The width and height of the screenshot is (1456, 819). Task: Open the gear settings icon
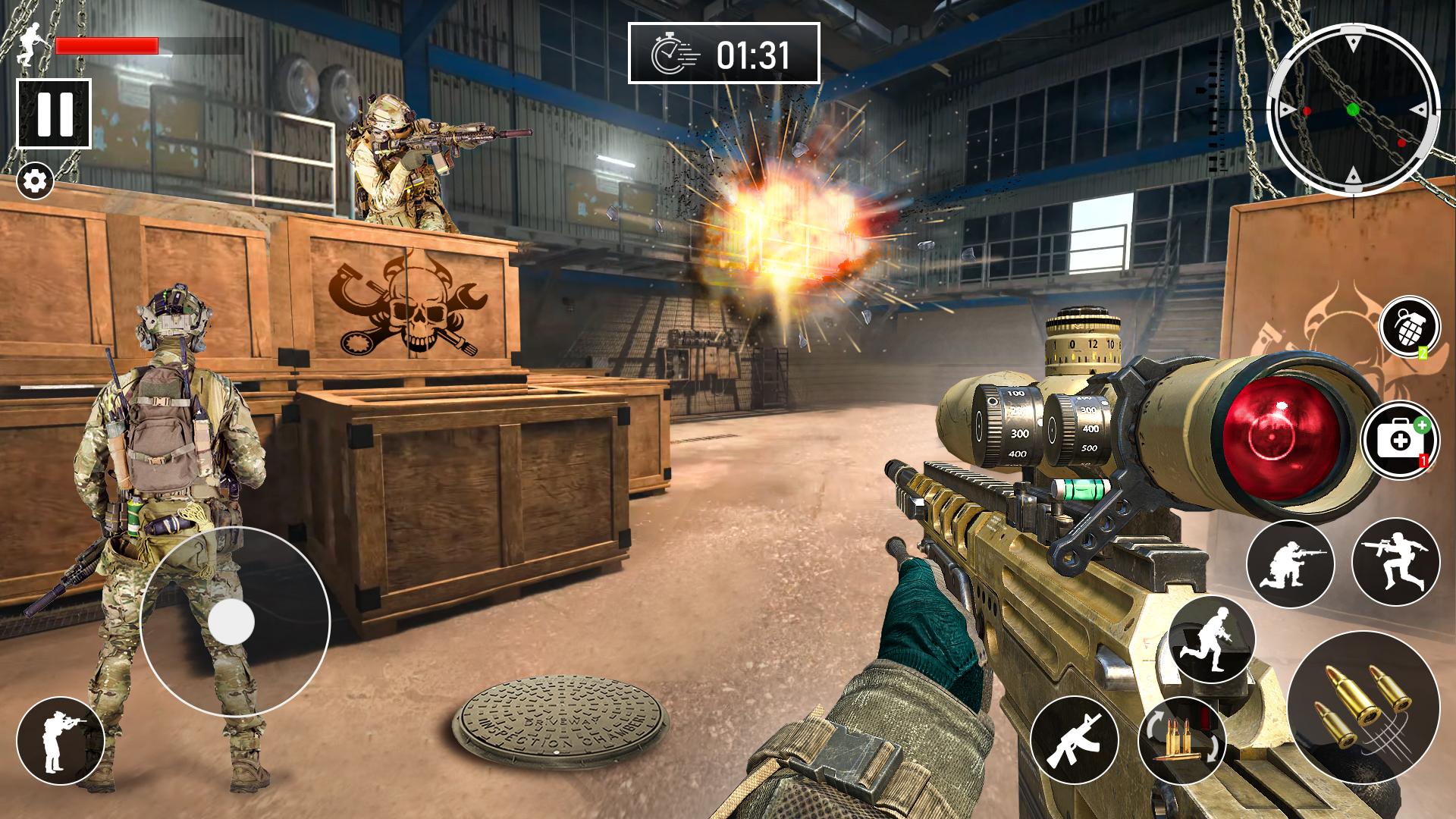click(x=36, y=181)
